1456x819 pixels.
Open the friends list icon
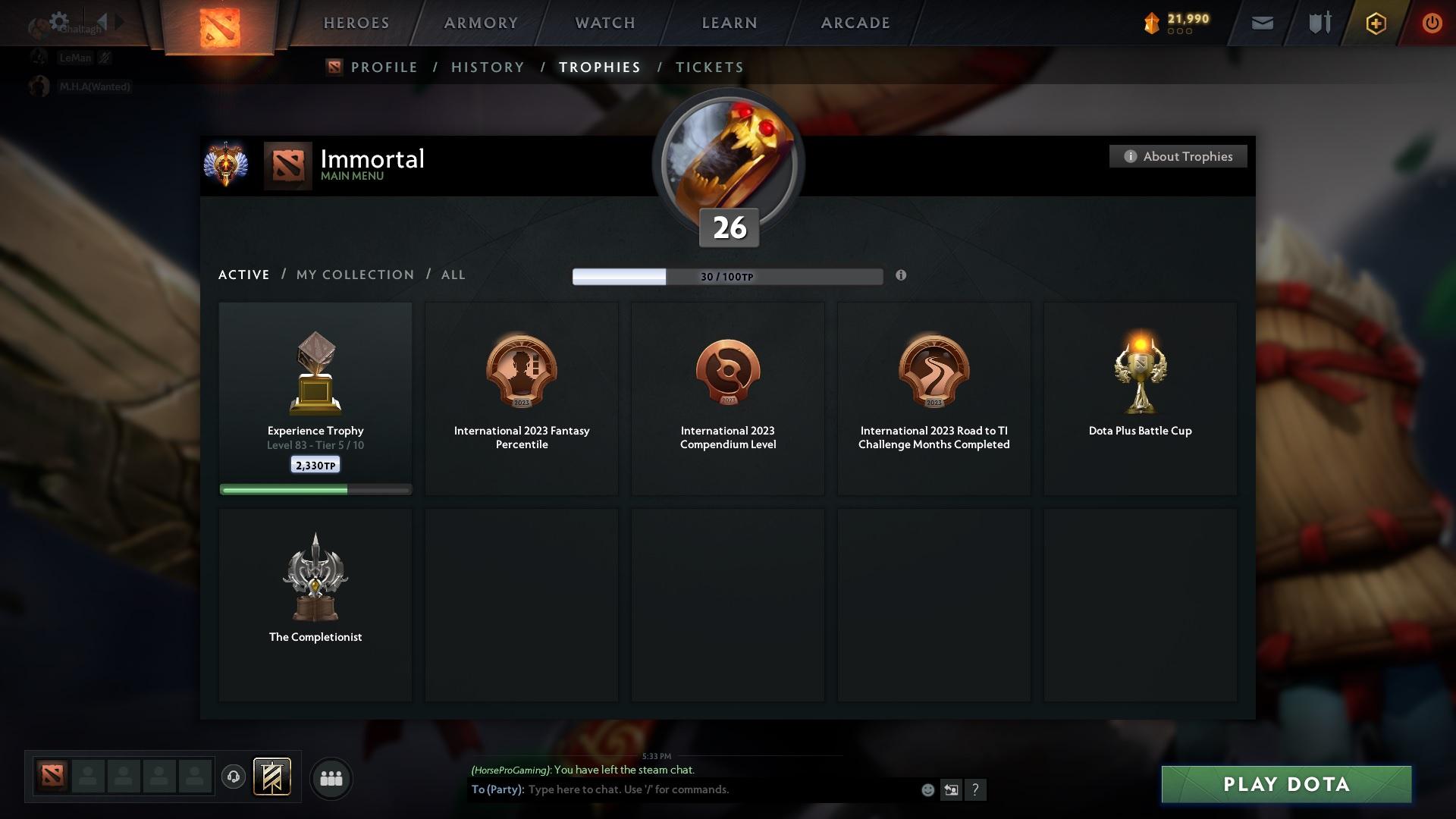tap(331, 778)
